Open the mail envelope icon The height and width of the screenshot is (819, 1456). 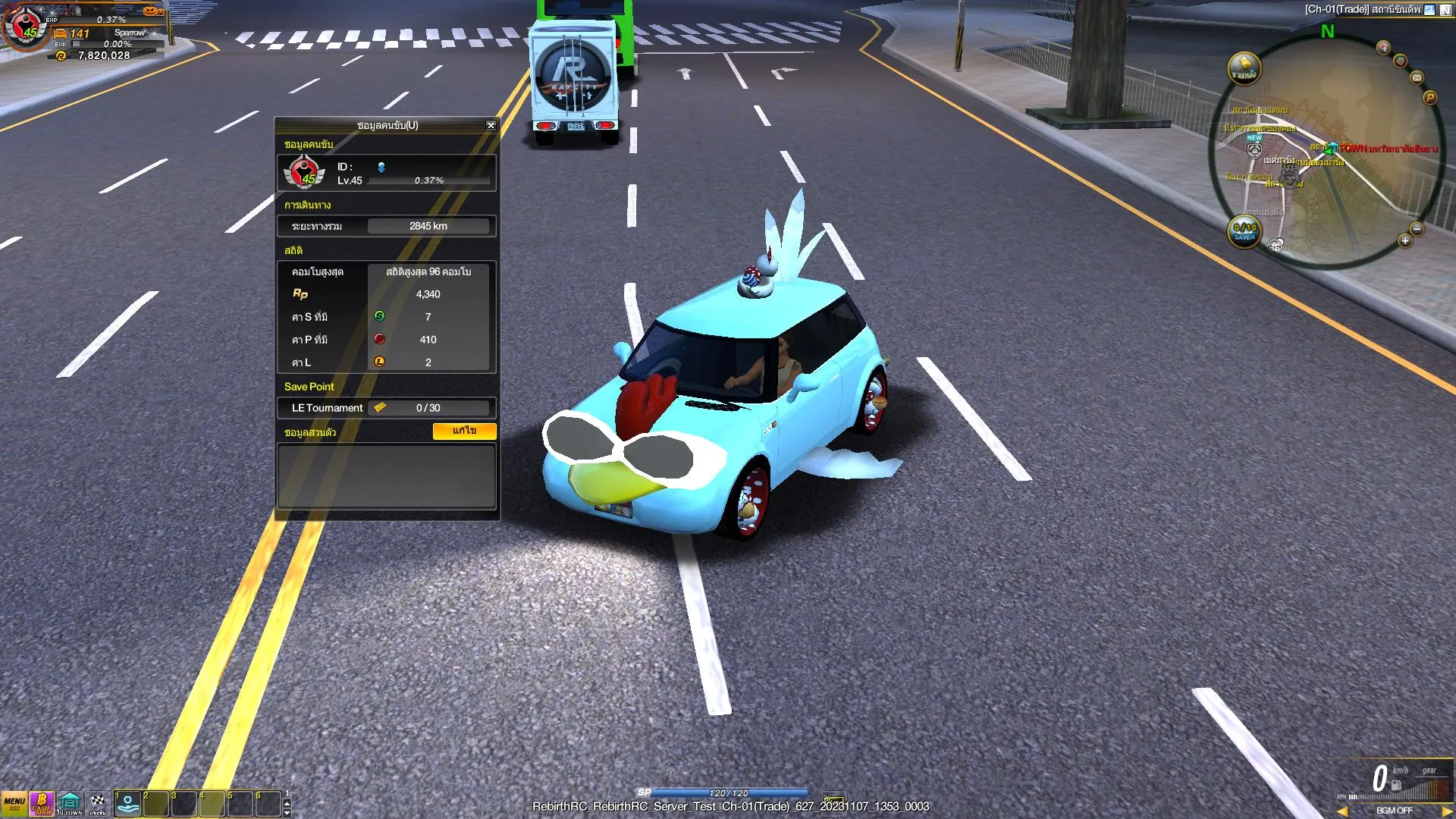(x=1417, y=77)
